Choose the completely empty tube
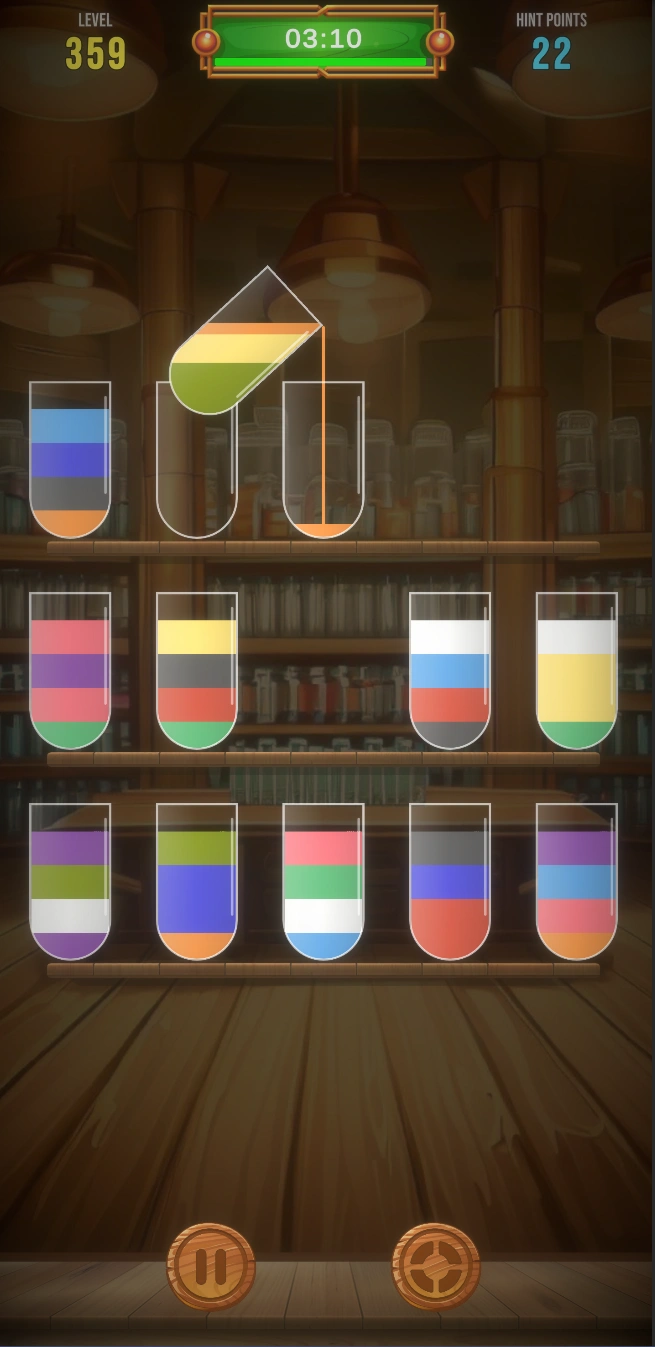This screenshot has height=1347, width=655. [x=196, y=460]
